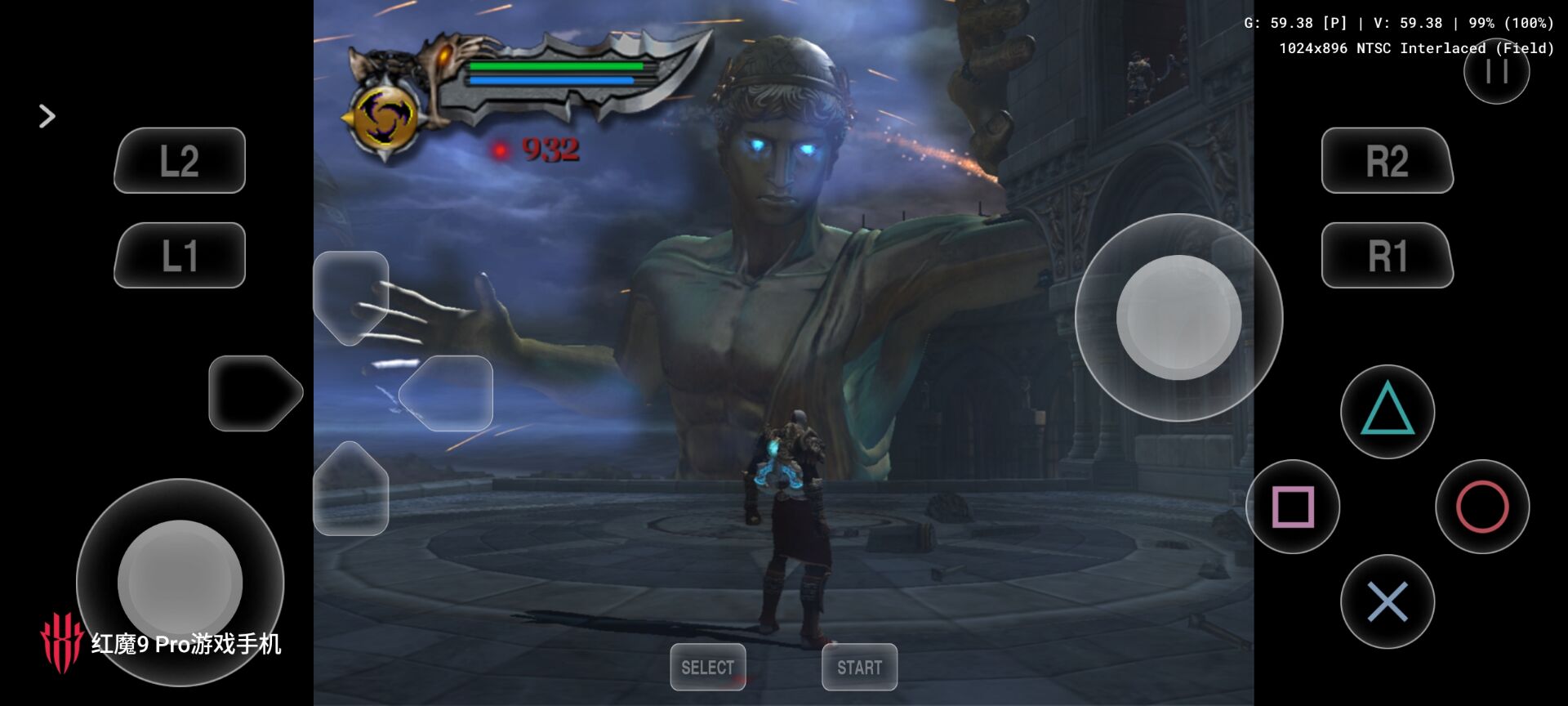The height and width of the screenshot is (706, 1568).
Task: Tap the R2 shoulder button
Action: coord(1387,161)
